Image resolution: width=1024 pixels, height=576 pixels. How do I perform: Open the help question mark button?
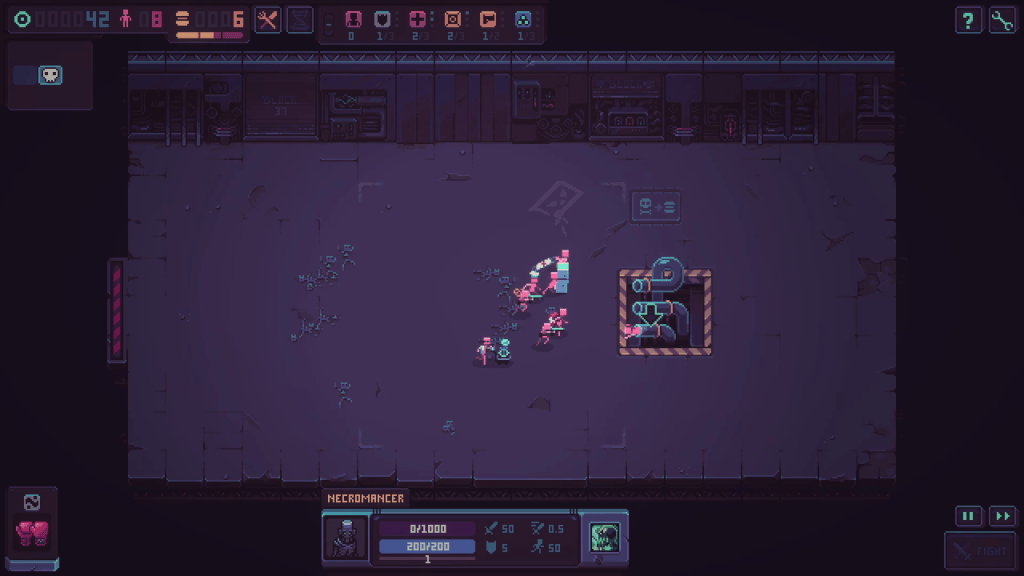tap(967, 20)
